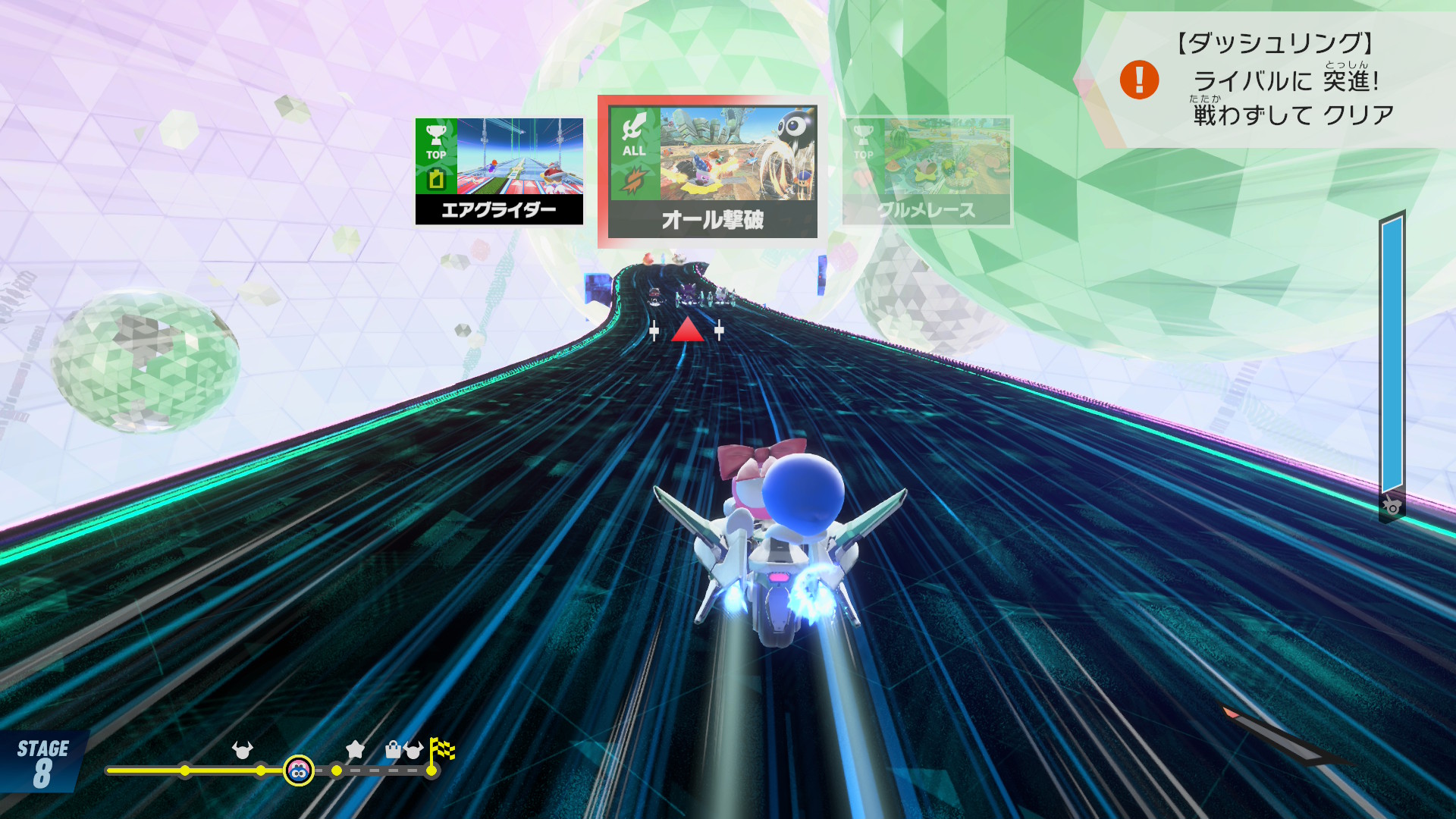This screenshot has width=1456, height=819.
Task: Choose the オール撃破 challenge card
Action: pos(711,171)
